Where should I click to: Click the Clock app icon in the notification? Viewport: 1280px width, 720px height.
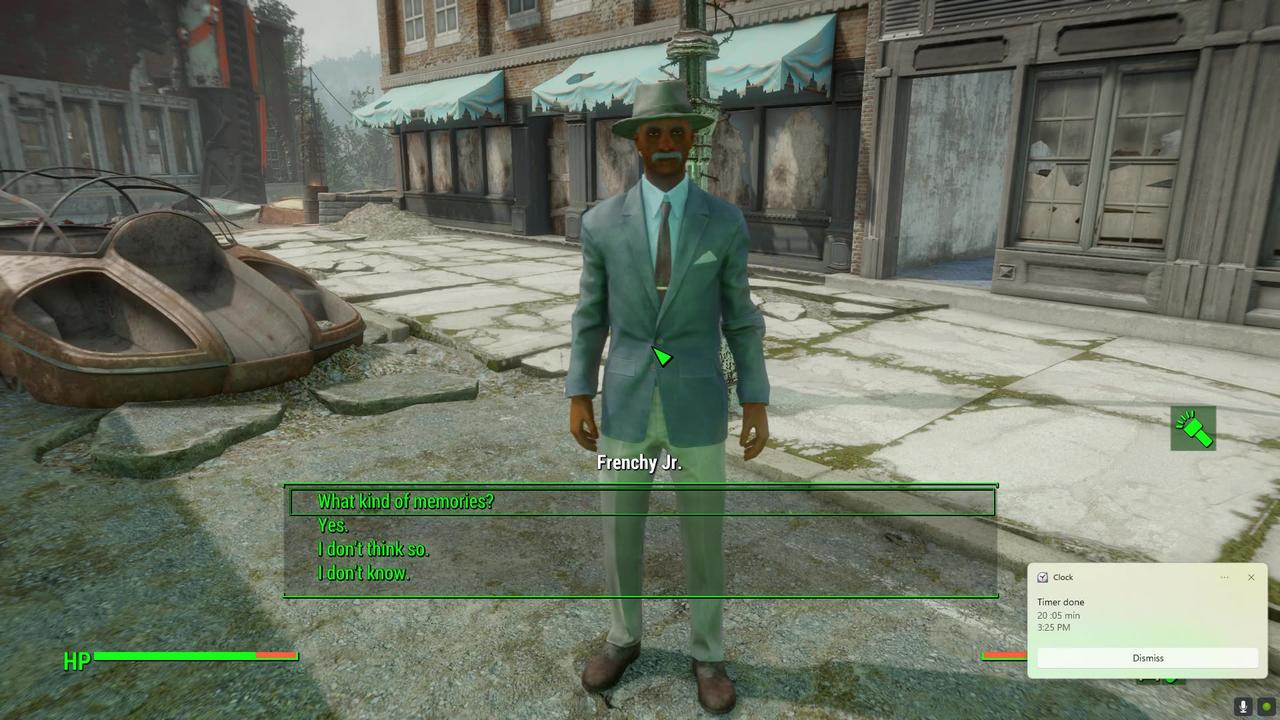tap(1043, 577)
